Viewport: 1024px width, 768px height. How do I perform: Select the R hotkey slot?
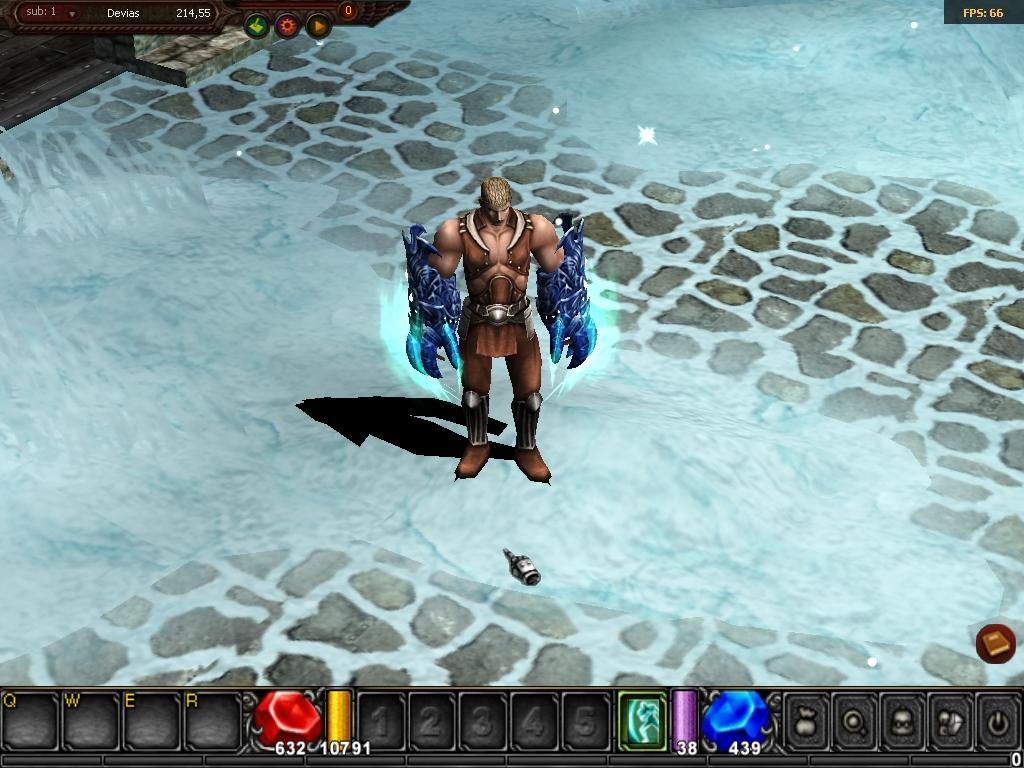[213, 719]
